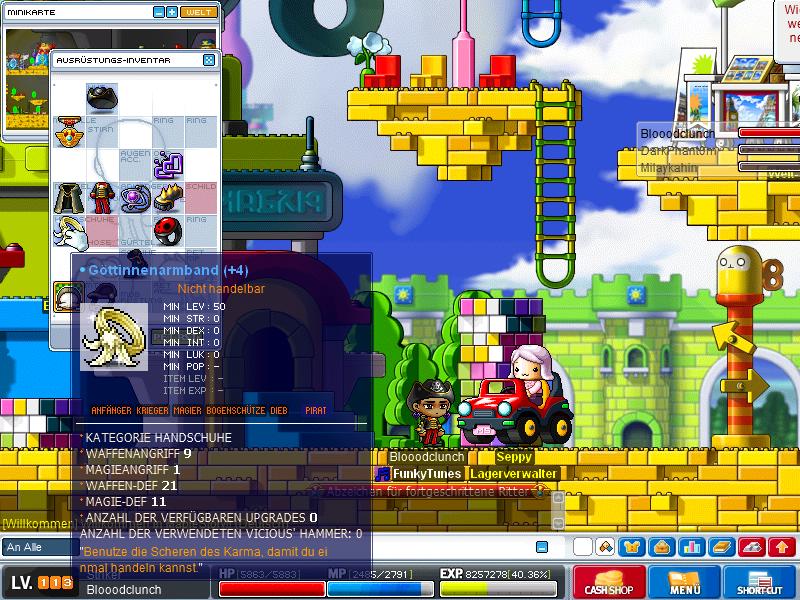Select the black pirate hat equipment slot
Viewport: 800px width, 600px height.
tap(102, 97)
